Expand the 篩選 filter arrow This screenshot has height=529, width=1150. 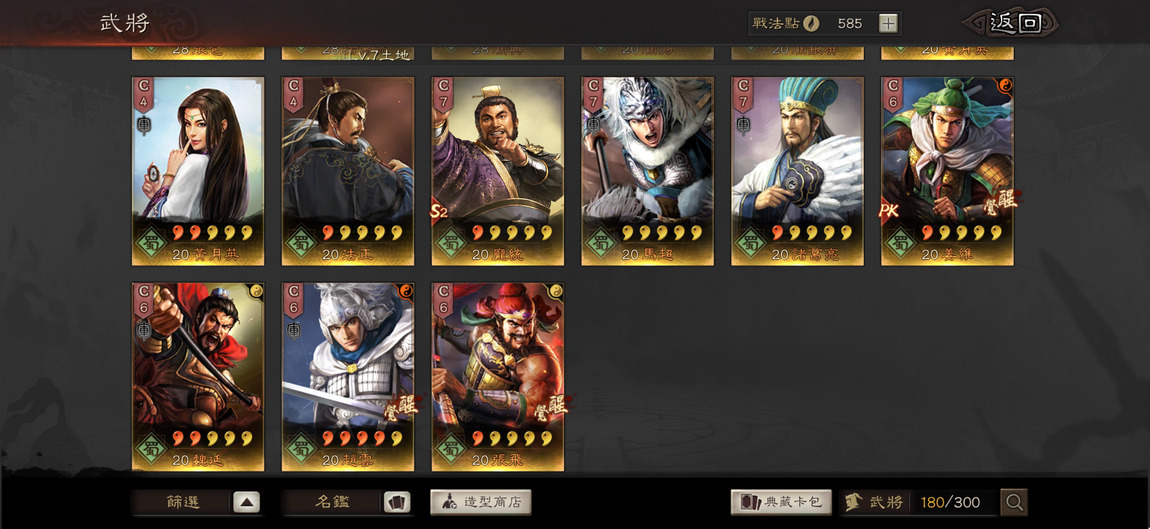tap(246, 502)
